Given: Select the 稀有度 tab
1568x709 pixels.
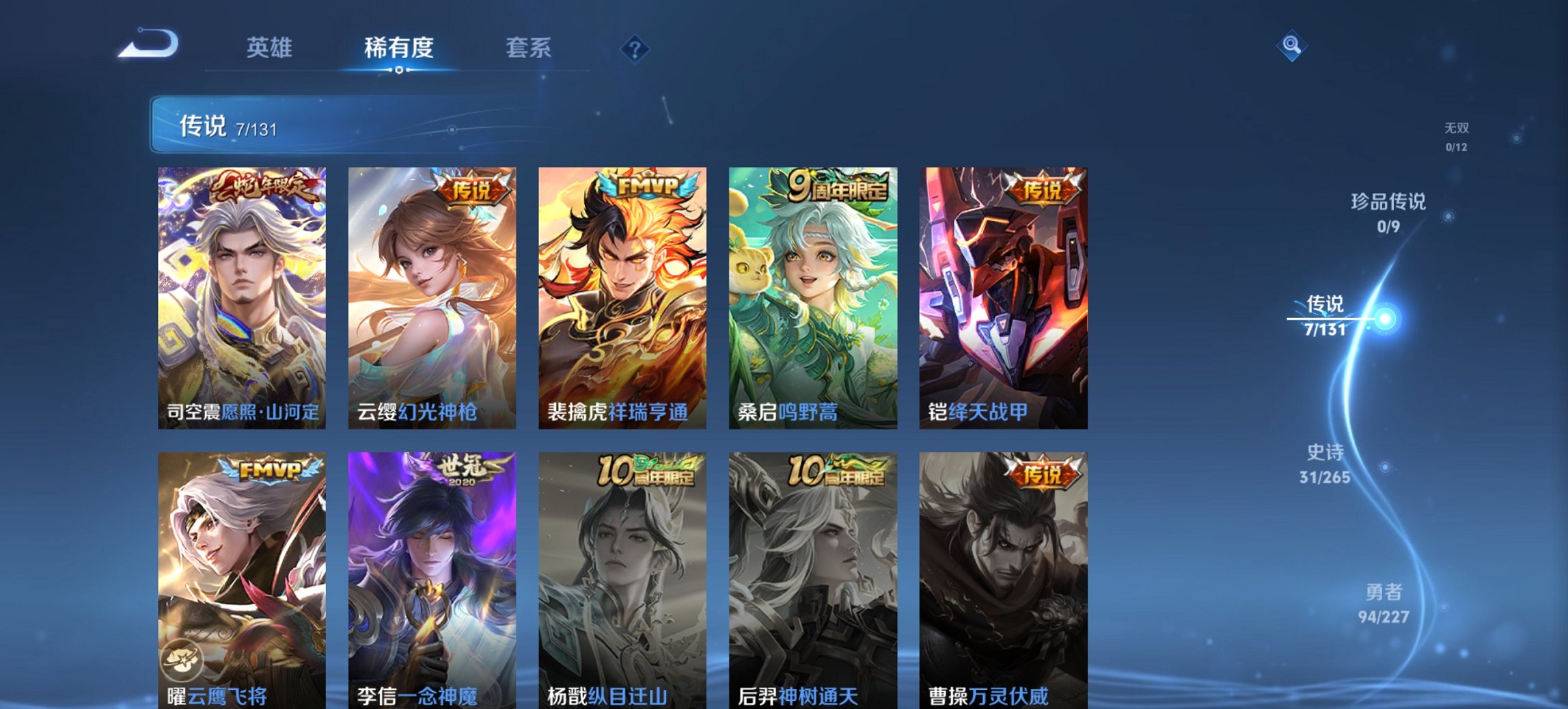Looking at the screenshot, I should (x=398, y=48).
